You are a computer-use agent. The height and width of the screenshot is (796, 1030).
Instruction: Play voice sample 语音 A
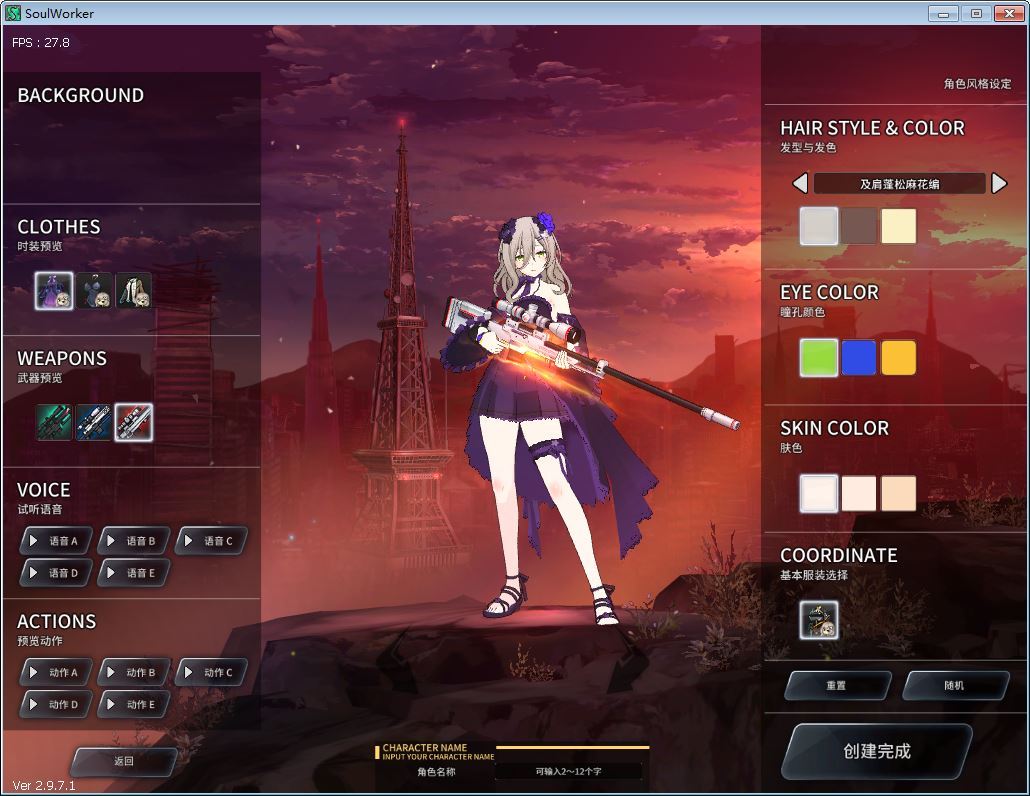pyautogui.click(x=56, y=541)
